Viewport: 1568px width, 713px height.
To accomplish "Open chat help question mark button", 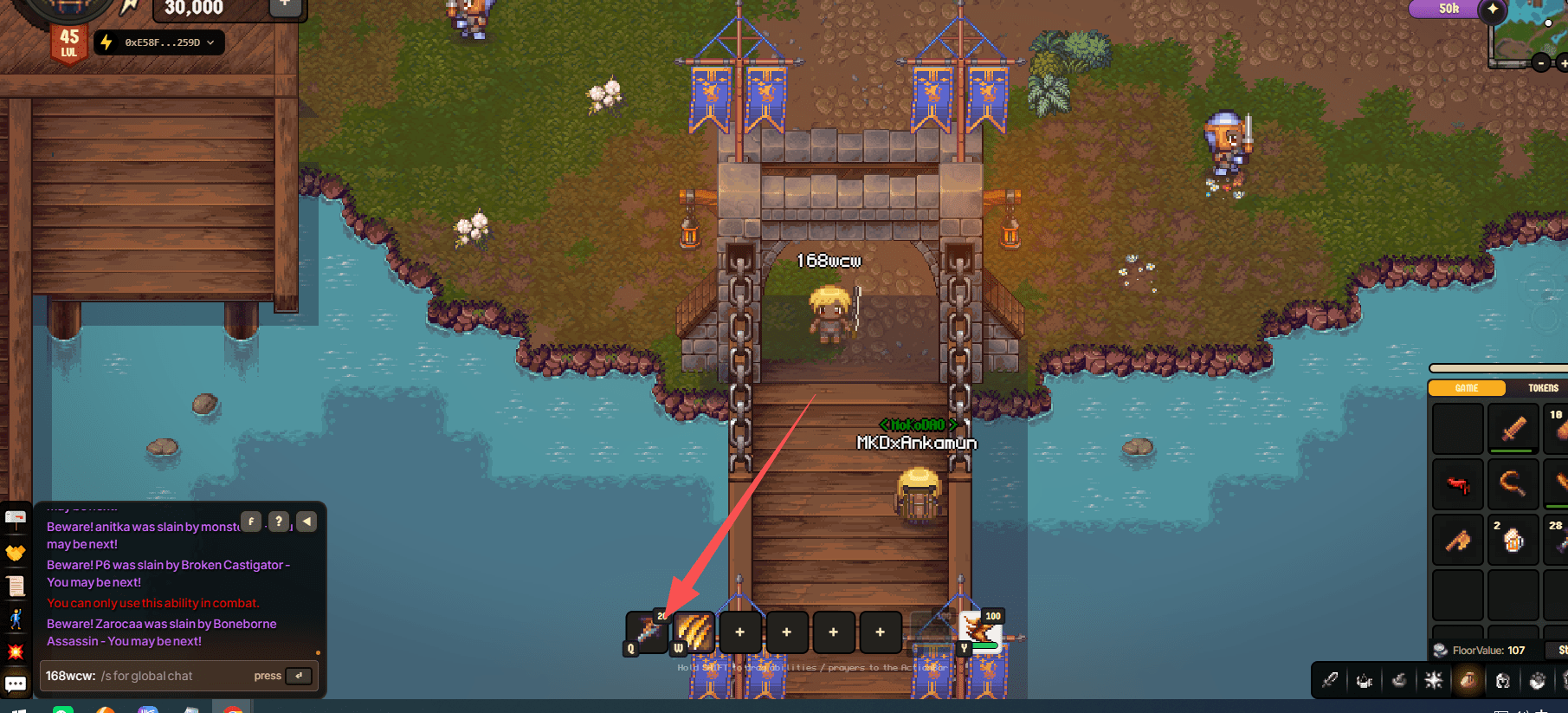I will pyautogui.click(x=278, y=522).
